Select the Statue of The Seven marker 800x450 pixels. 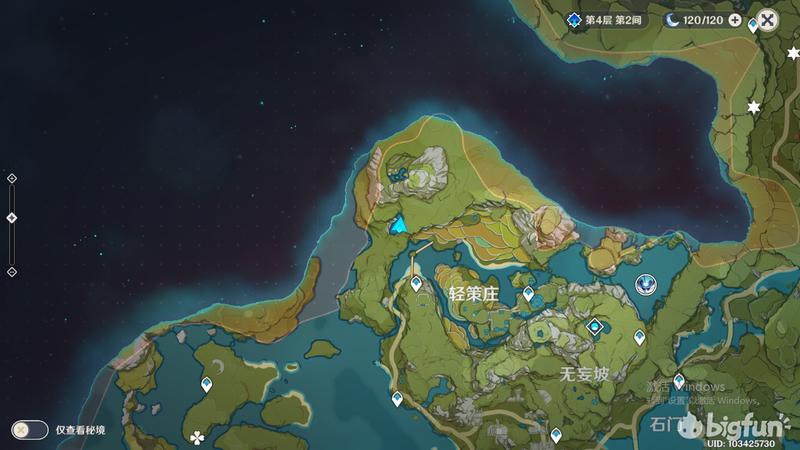pyautogui.click(x=647, y=284)
